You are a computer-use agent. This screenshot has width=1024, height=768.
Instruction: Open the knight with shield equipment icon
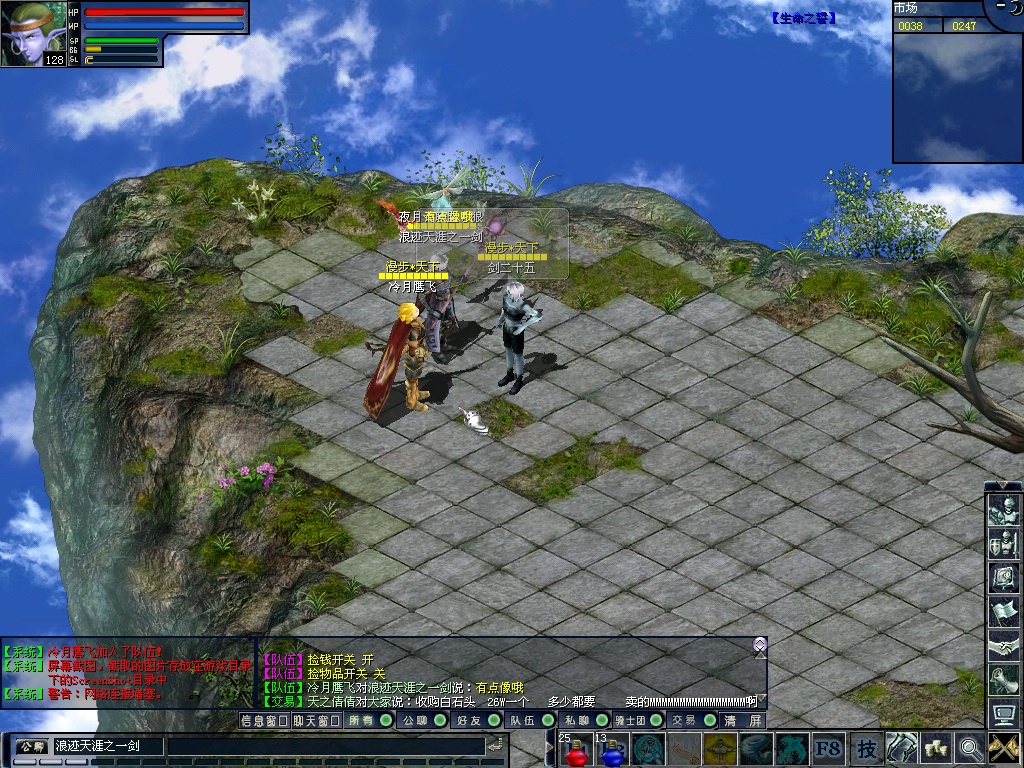[x=1003, y=544]
